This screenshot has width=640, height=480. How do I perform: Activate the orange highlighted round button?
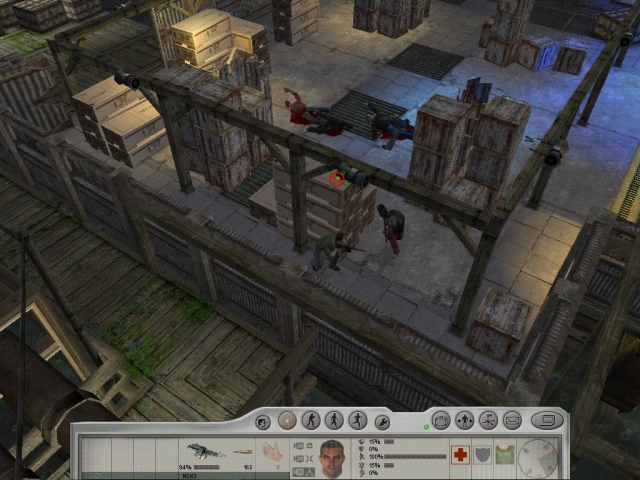click(x=288, y=421)
